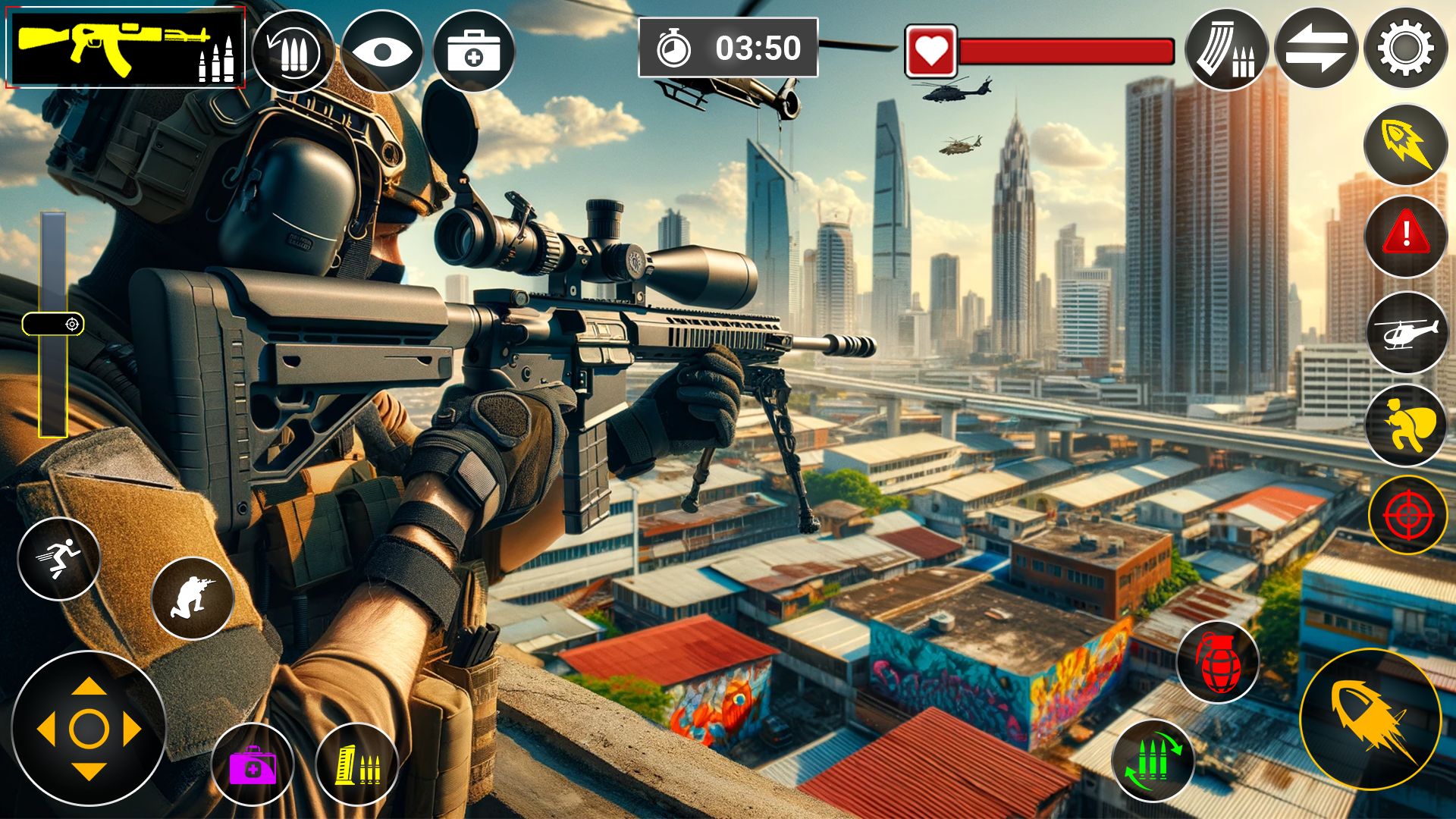Select the yellow running thief icon
This screenshot has height=819, width=1456.
(x=1405, y=425)
